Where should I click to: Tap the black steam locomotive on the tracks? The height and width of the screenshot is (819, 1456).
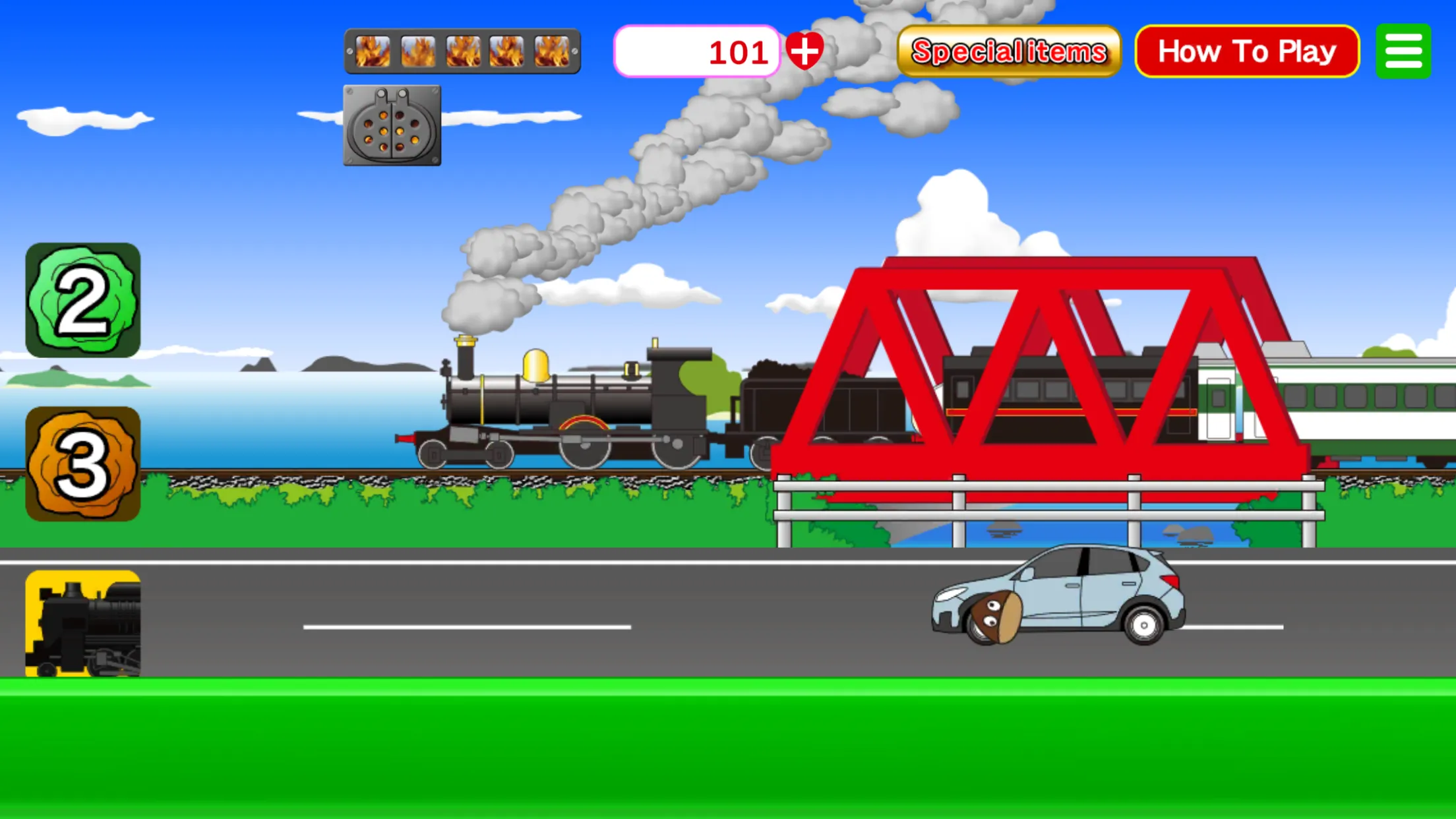[x=574, y=402]
